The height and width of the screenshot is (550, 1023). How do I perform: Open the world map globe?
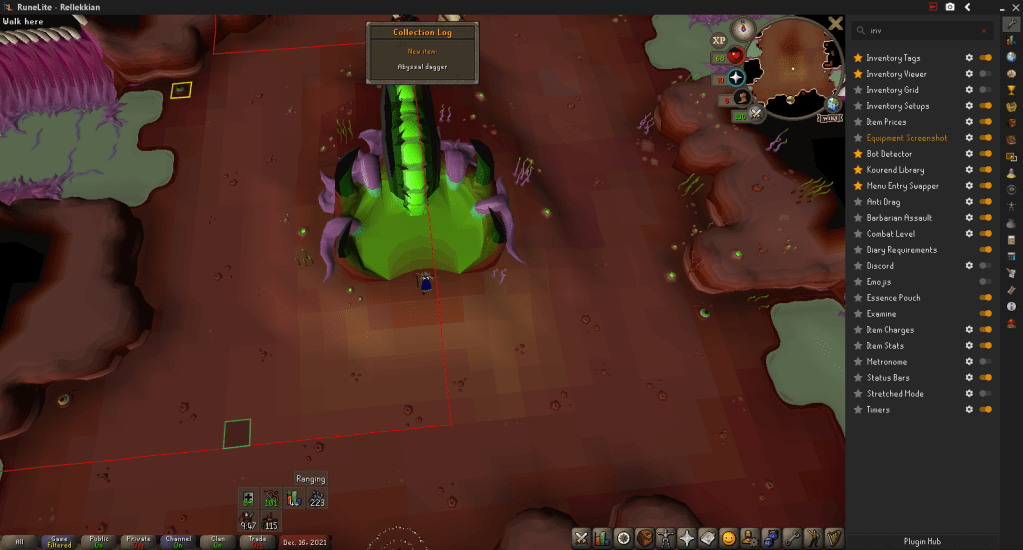[833, 103]
